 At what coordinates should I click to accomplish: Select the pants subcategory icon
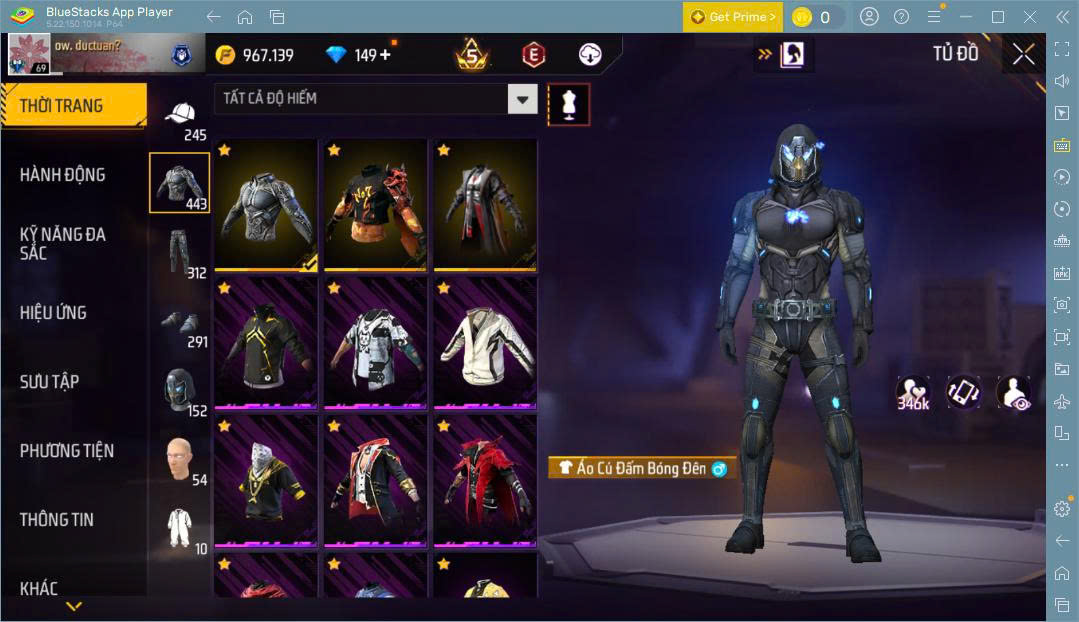180,254
